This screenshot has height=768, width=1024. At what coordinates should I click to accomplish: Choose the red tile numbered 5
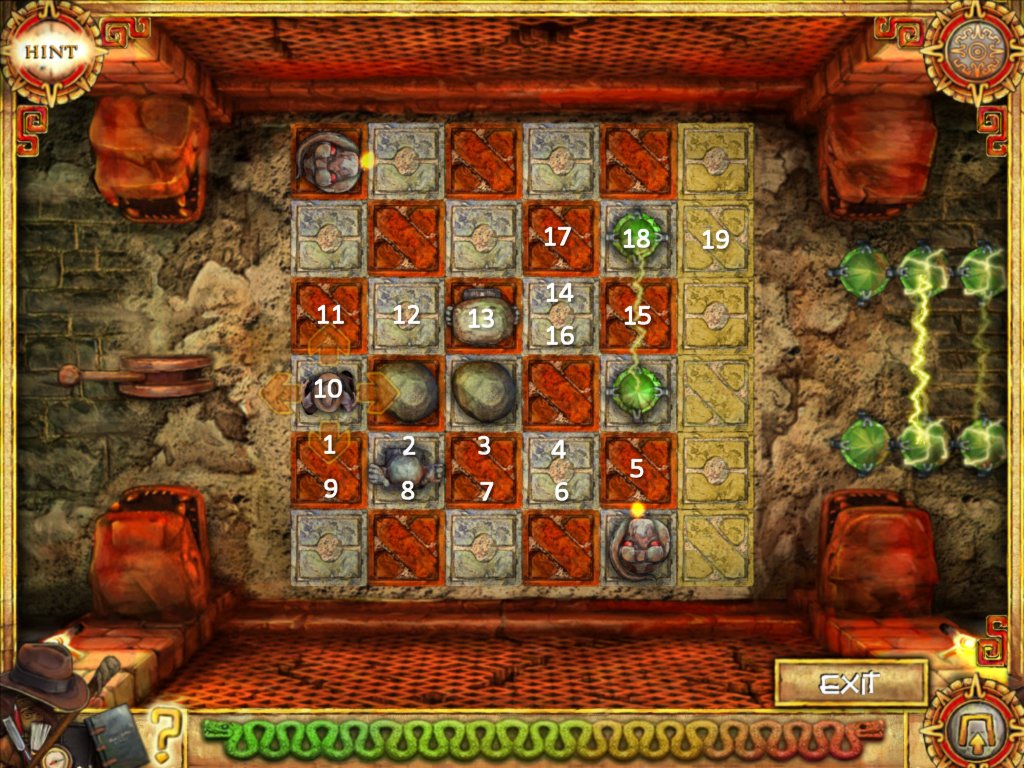(x=637, y=469)
